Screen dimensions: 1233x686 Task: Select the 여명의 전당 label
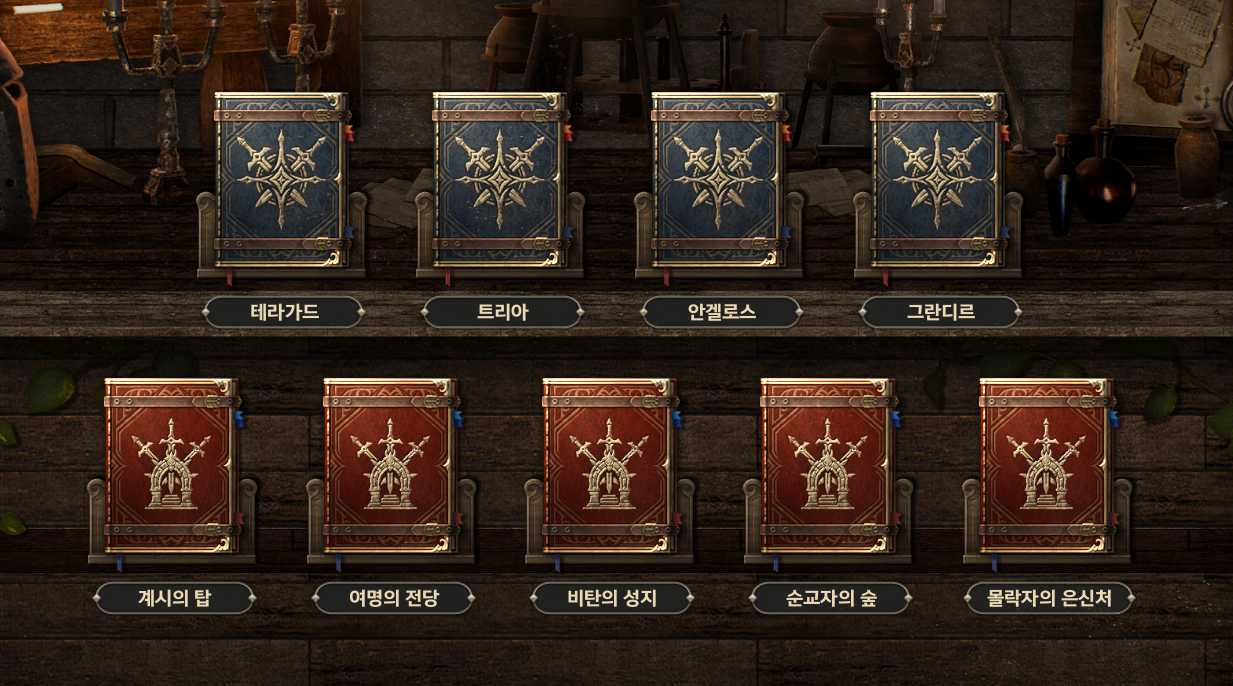[x=393, y=598]
